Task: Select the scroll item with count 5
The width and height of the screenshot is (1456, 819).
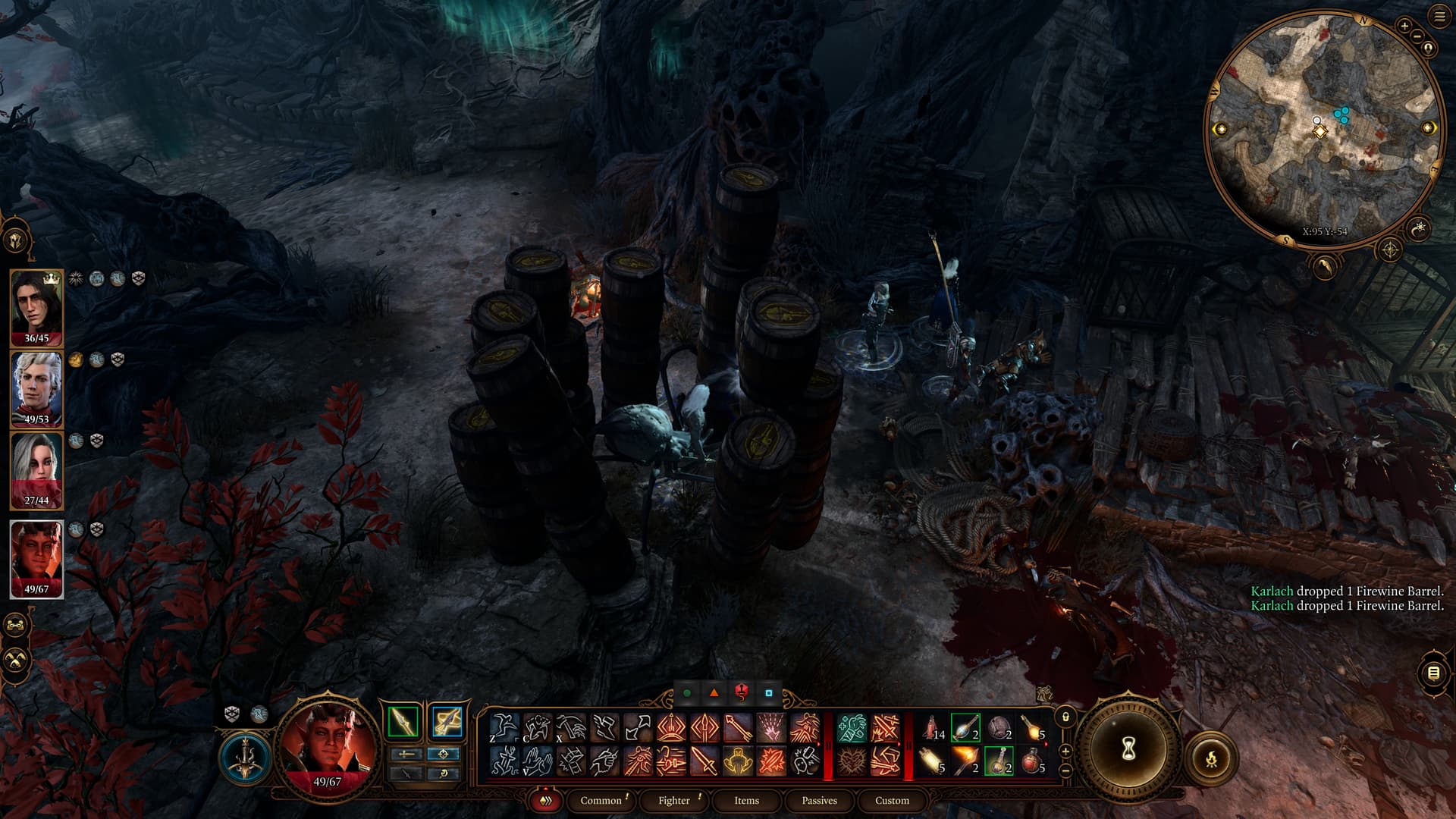Action: pos(932,760)
